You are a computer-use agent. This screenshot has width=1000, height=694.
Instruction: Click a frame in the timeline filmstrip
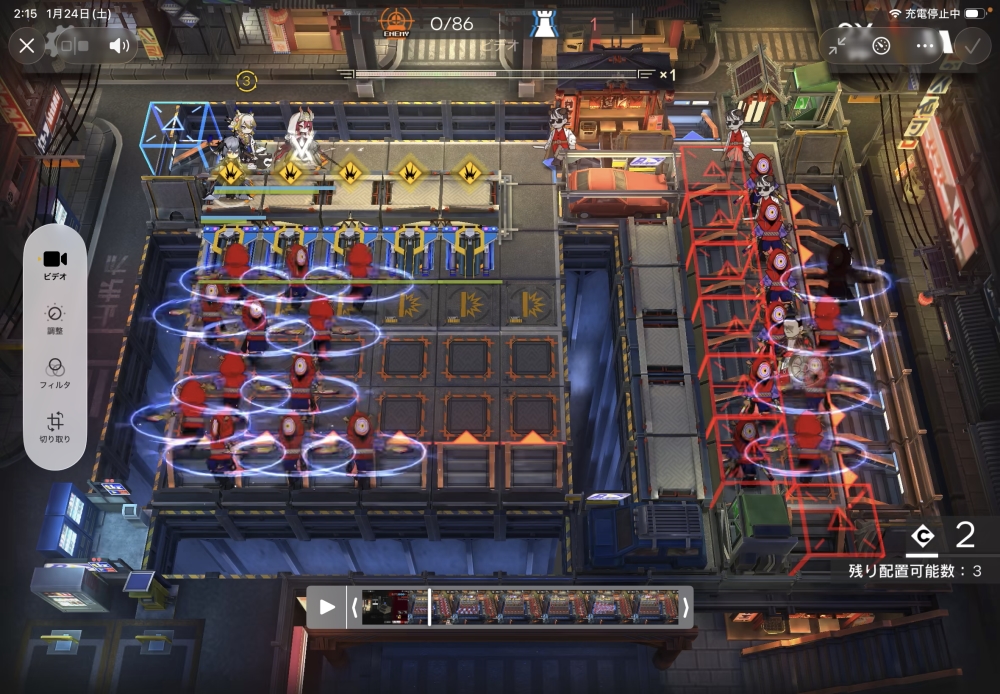pyautogui.click(x=520, y=607)
